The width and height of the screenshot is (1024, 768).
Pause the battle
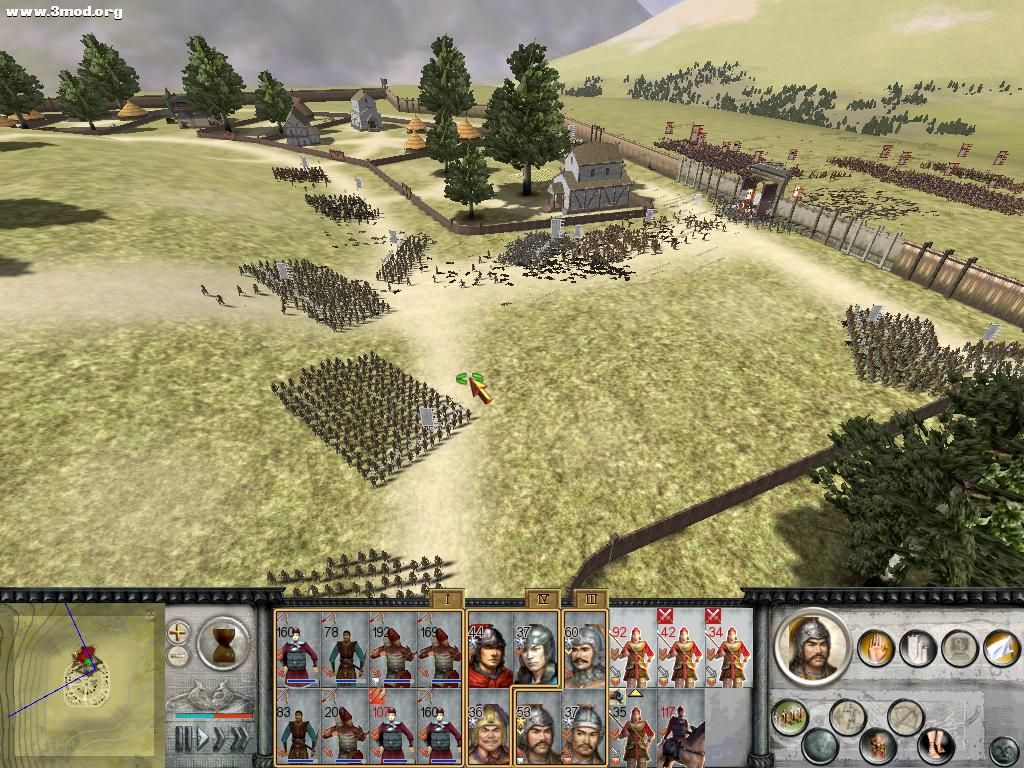(x=183, y=739)
